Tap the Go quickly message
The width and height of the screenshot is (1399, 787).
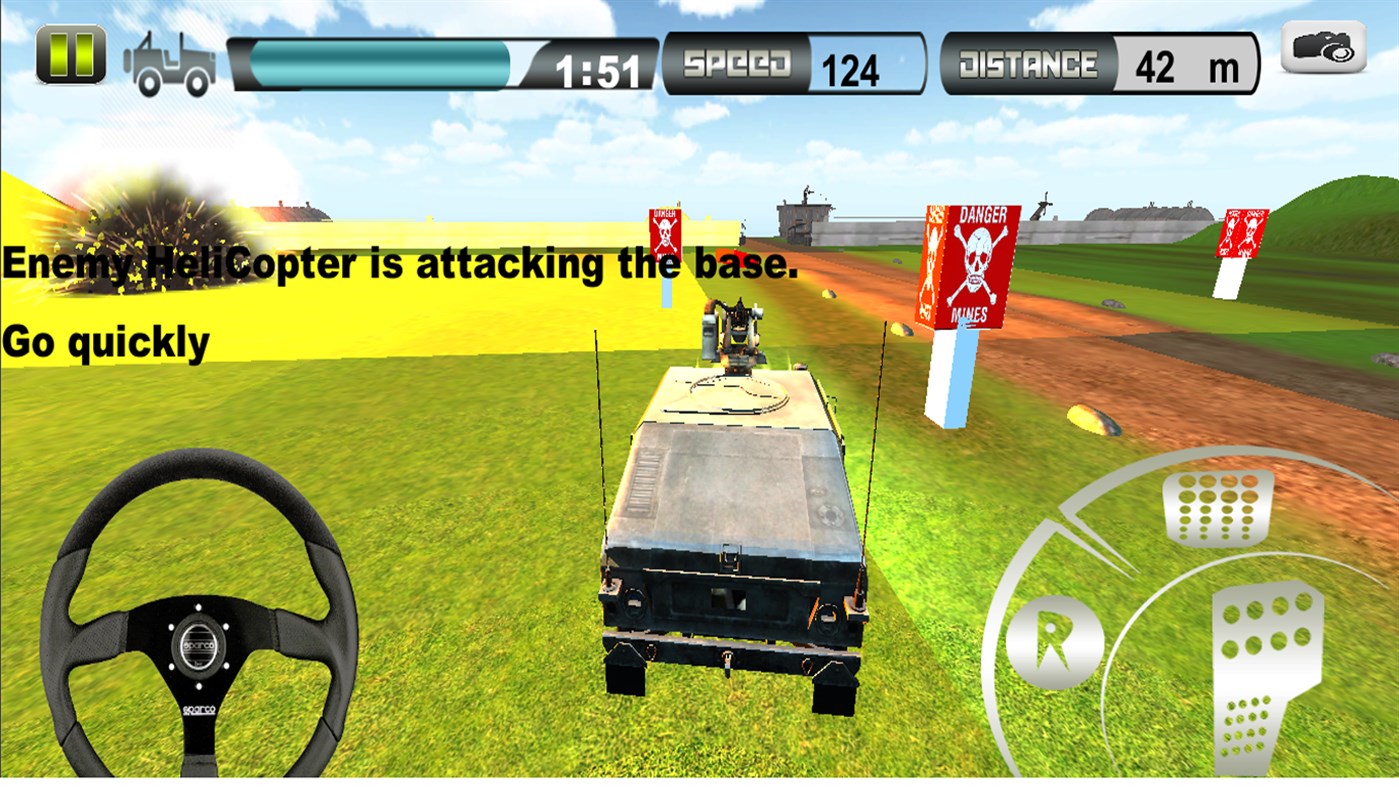click(107, 341)
